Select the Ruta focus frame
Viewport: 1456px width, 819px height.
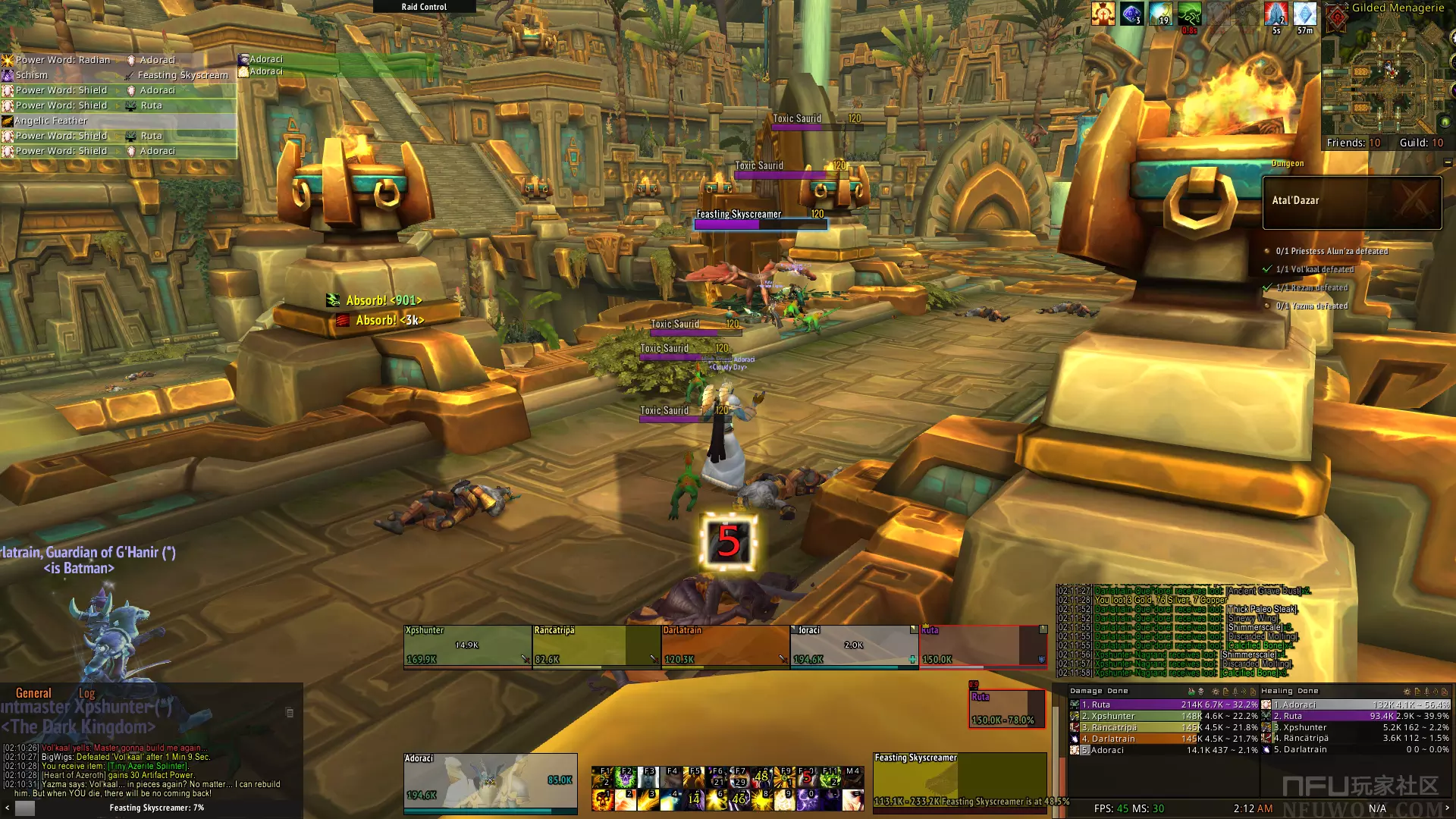click(1006, 708)
